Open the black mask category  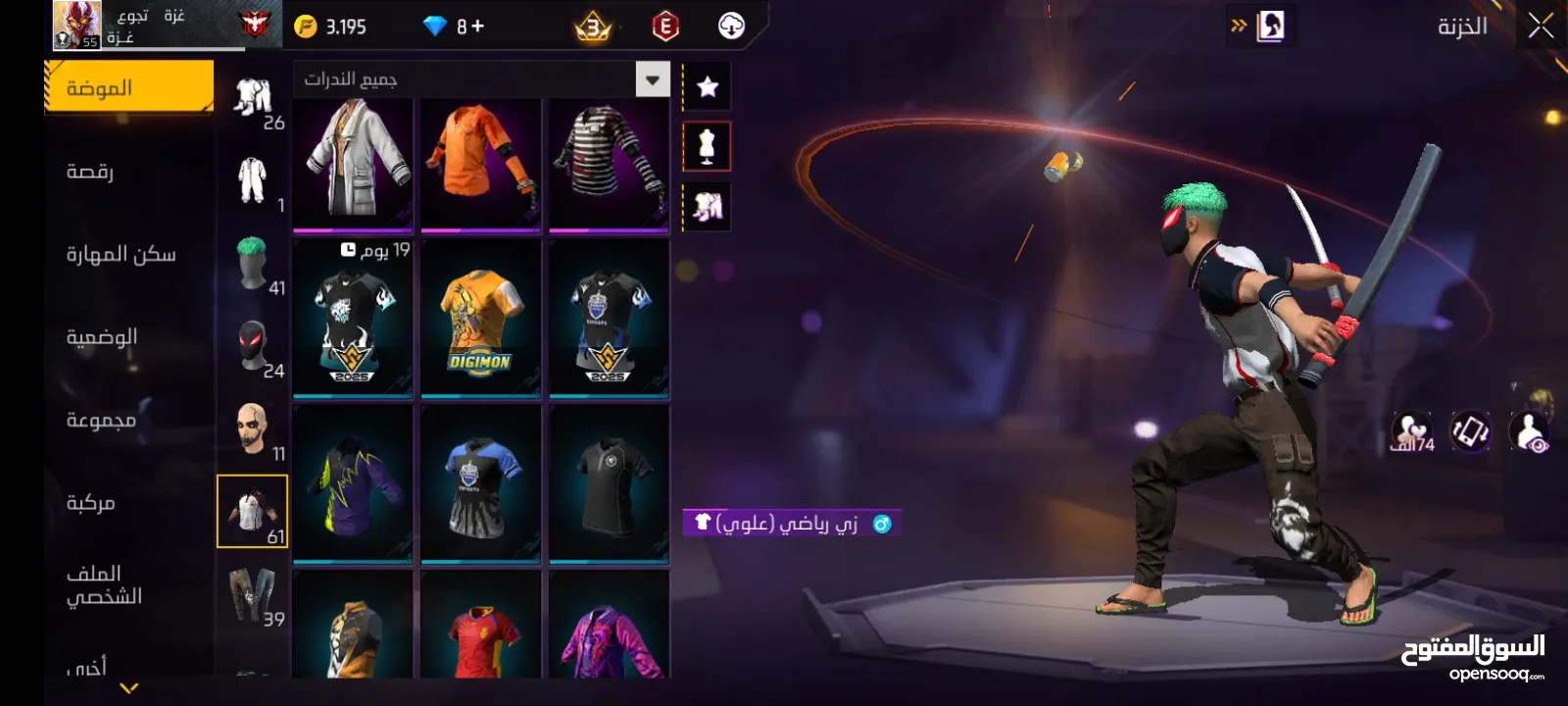pos(253,346)
